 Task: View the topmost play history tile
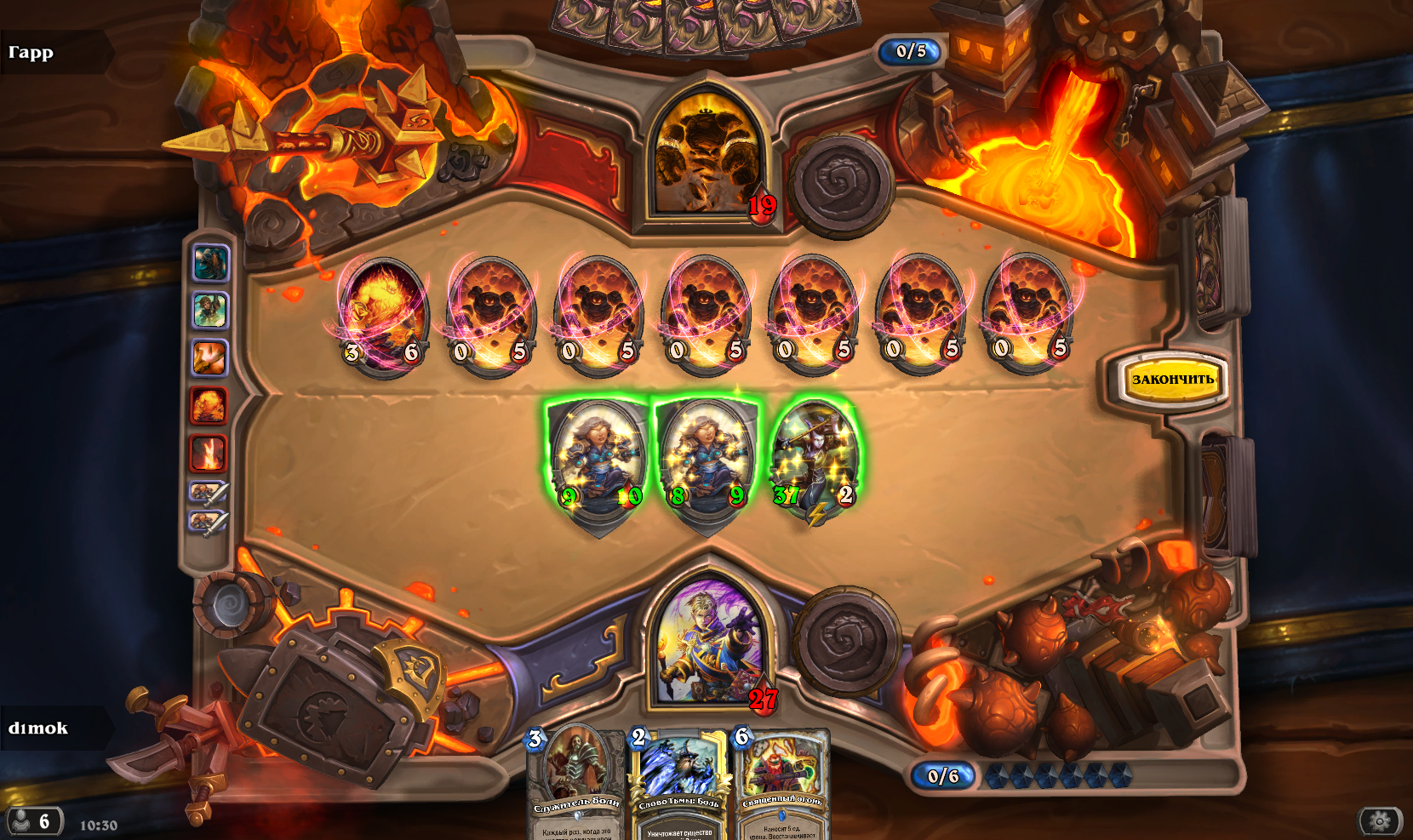tap(210, 263)
